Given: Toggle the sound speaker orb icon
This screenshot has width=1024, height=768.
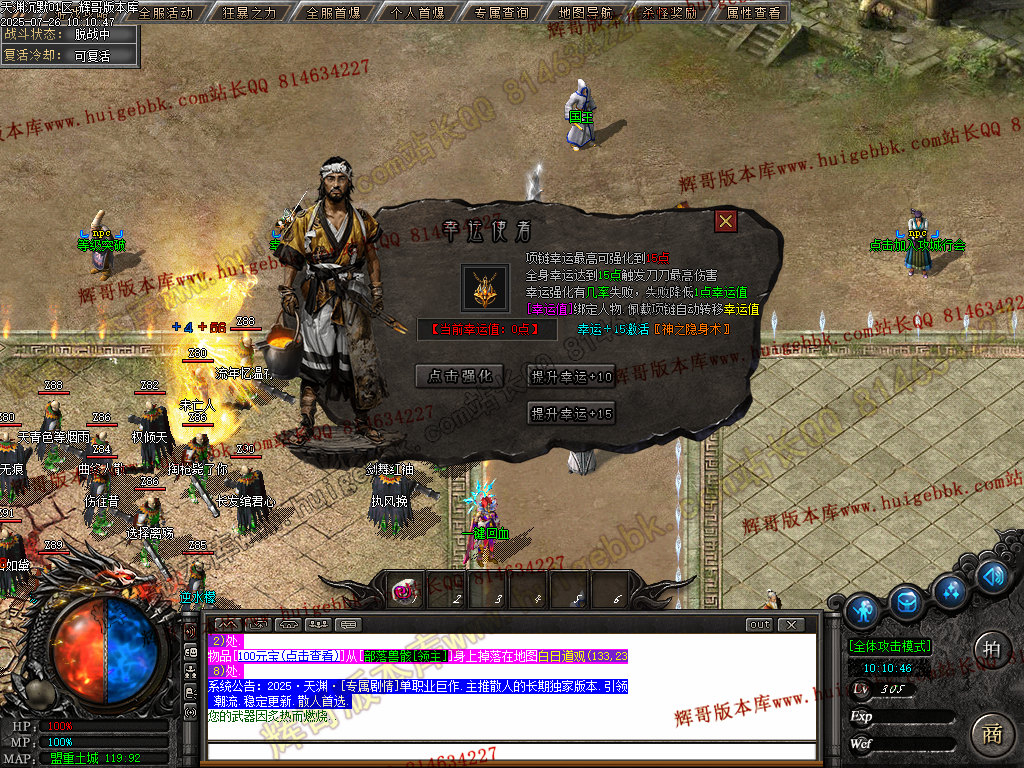Looking at the screenshot, I should click(x=991, y=576).
